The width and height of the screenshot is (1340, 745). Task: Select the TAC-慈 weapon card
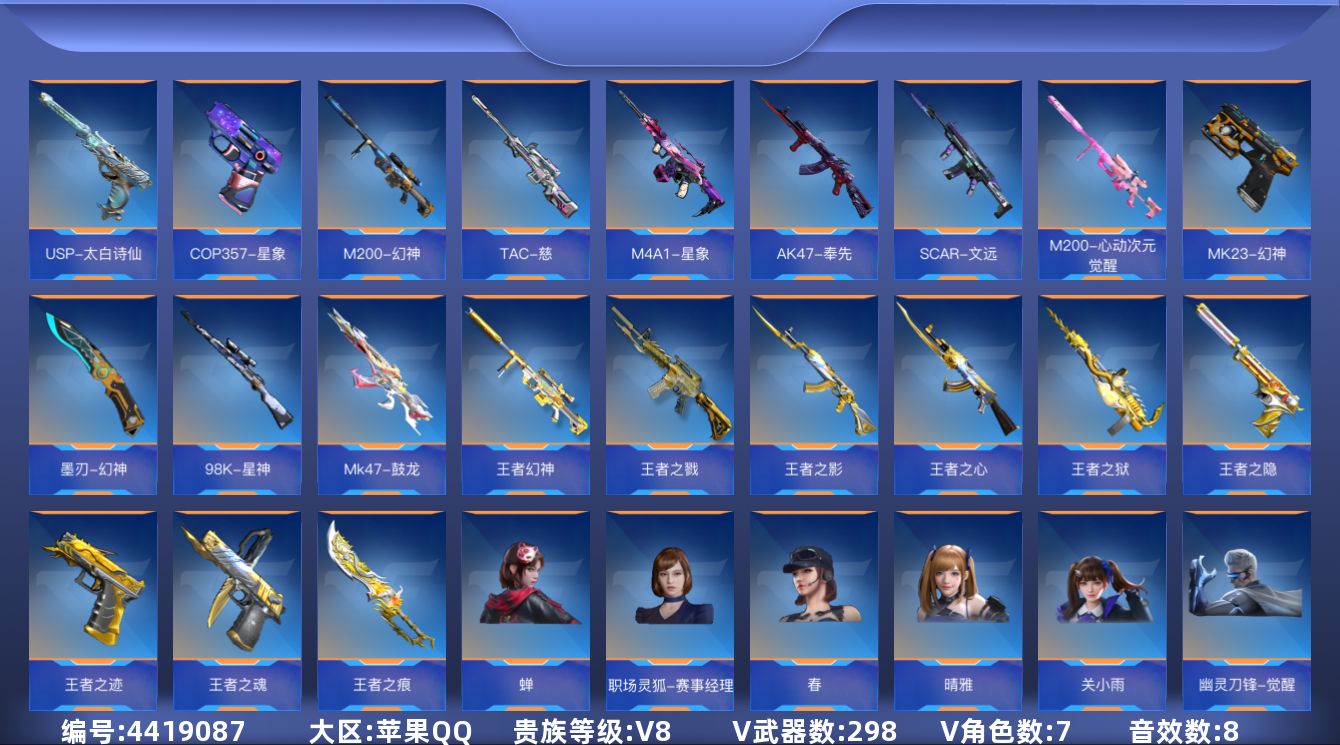[525, 178]
